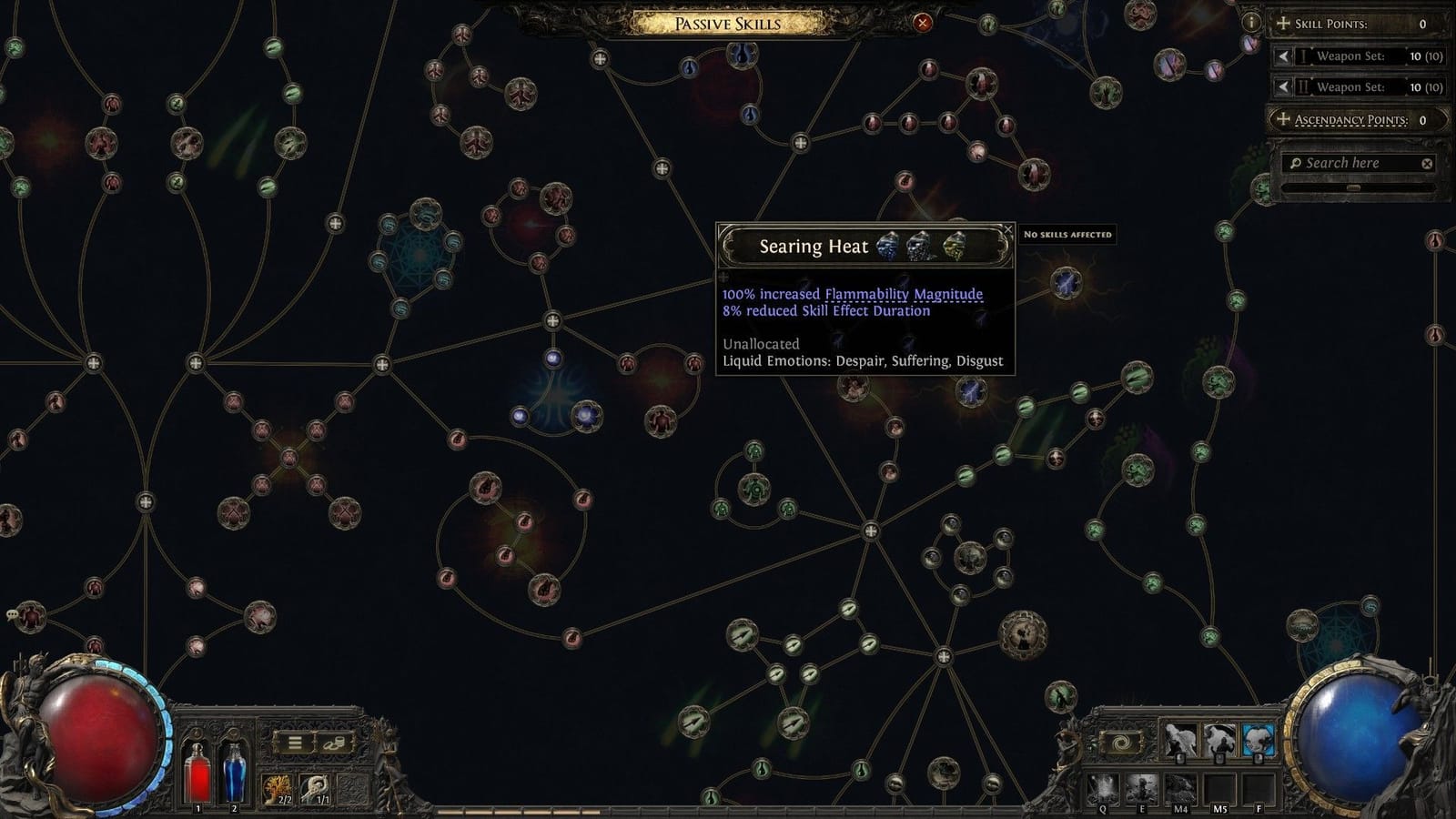
Task: Collapse Weapon Set II with its left arrow
Action: point(1284,86)
